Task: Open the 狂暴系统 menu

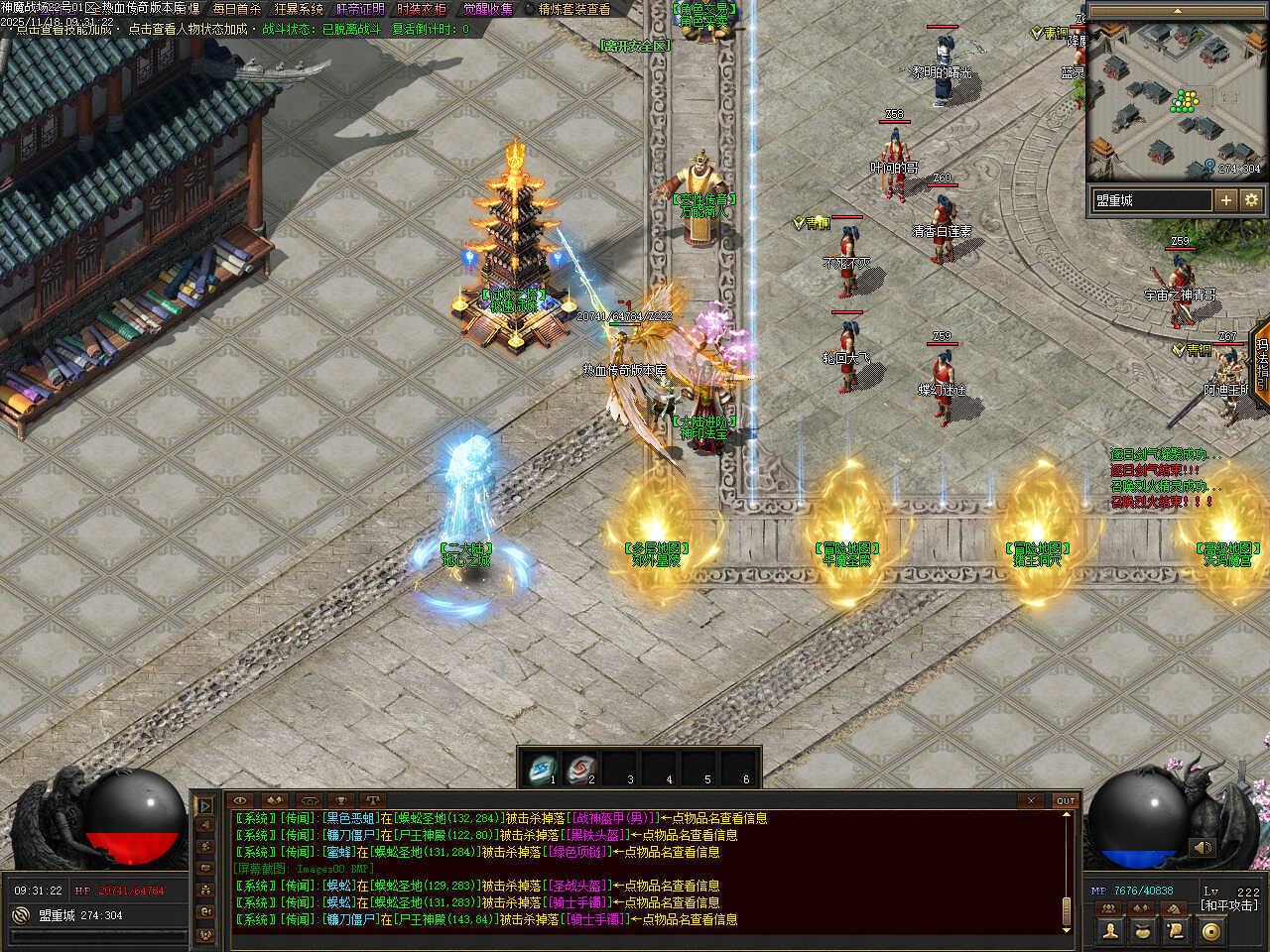Action: point(299,9)
